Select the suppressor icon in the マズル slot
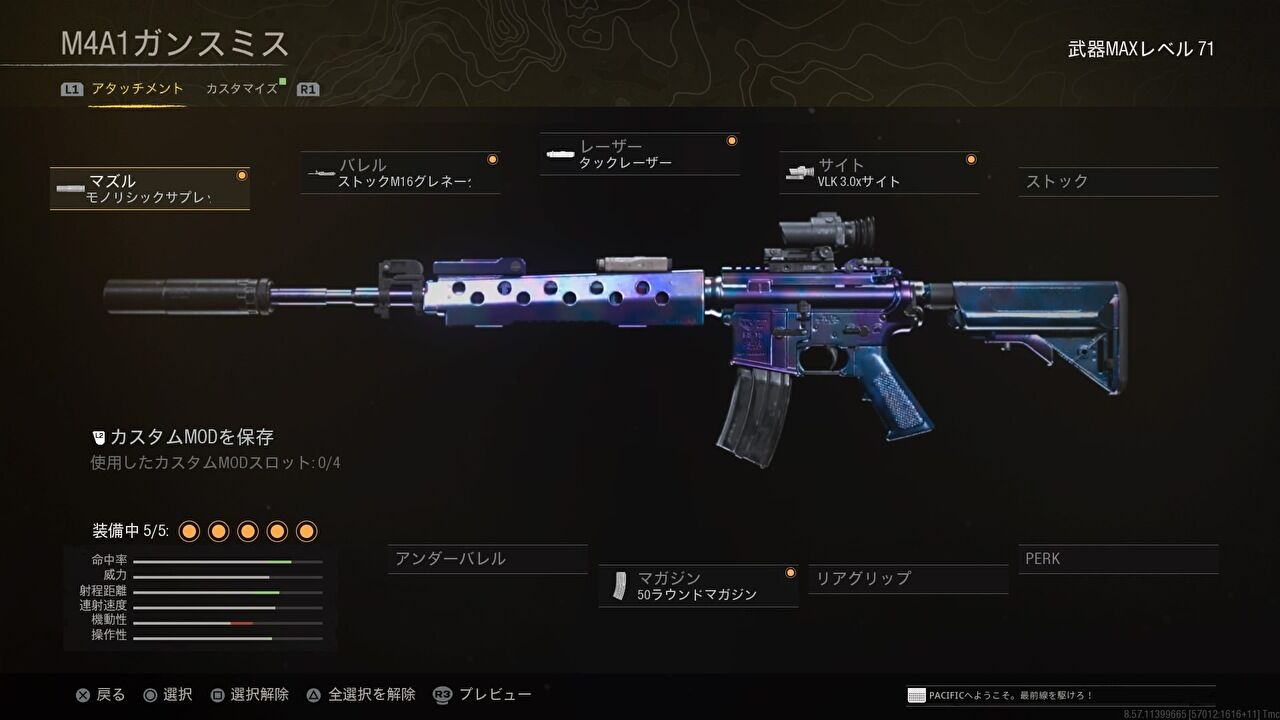 tap(68, 186)
